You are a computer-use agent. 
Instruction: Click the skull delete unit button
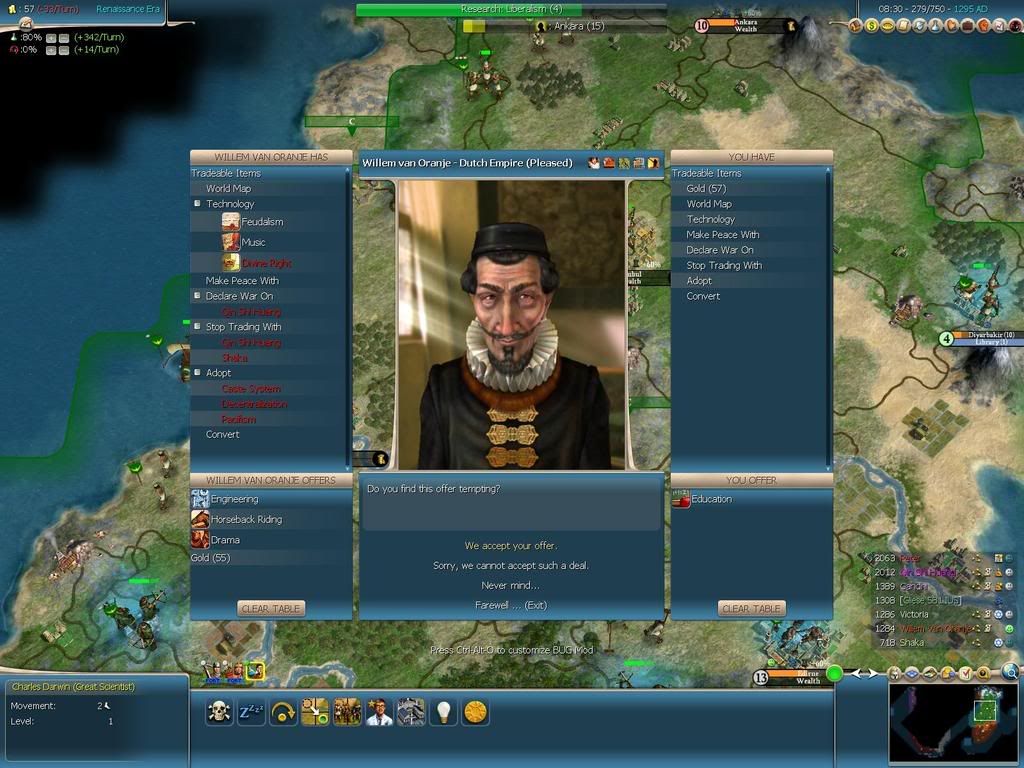219,711
